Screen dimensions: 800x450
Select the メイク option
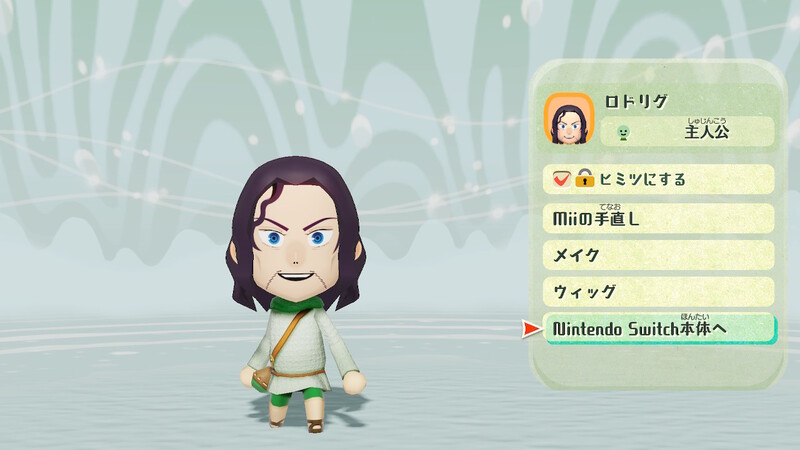tap(659, 255)
